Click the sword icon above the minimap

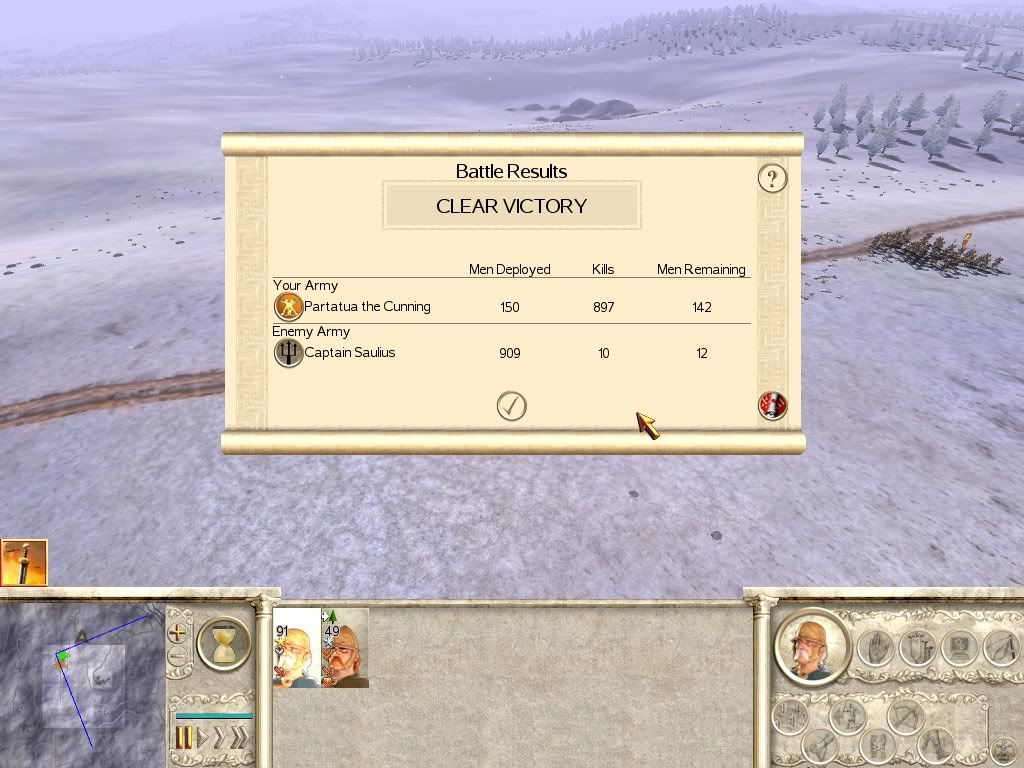point(24,562)
